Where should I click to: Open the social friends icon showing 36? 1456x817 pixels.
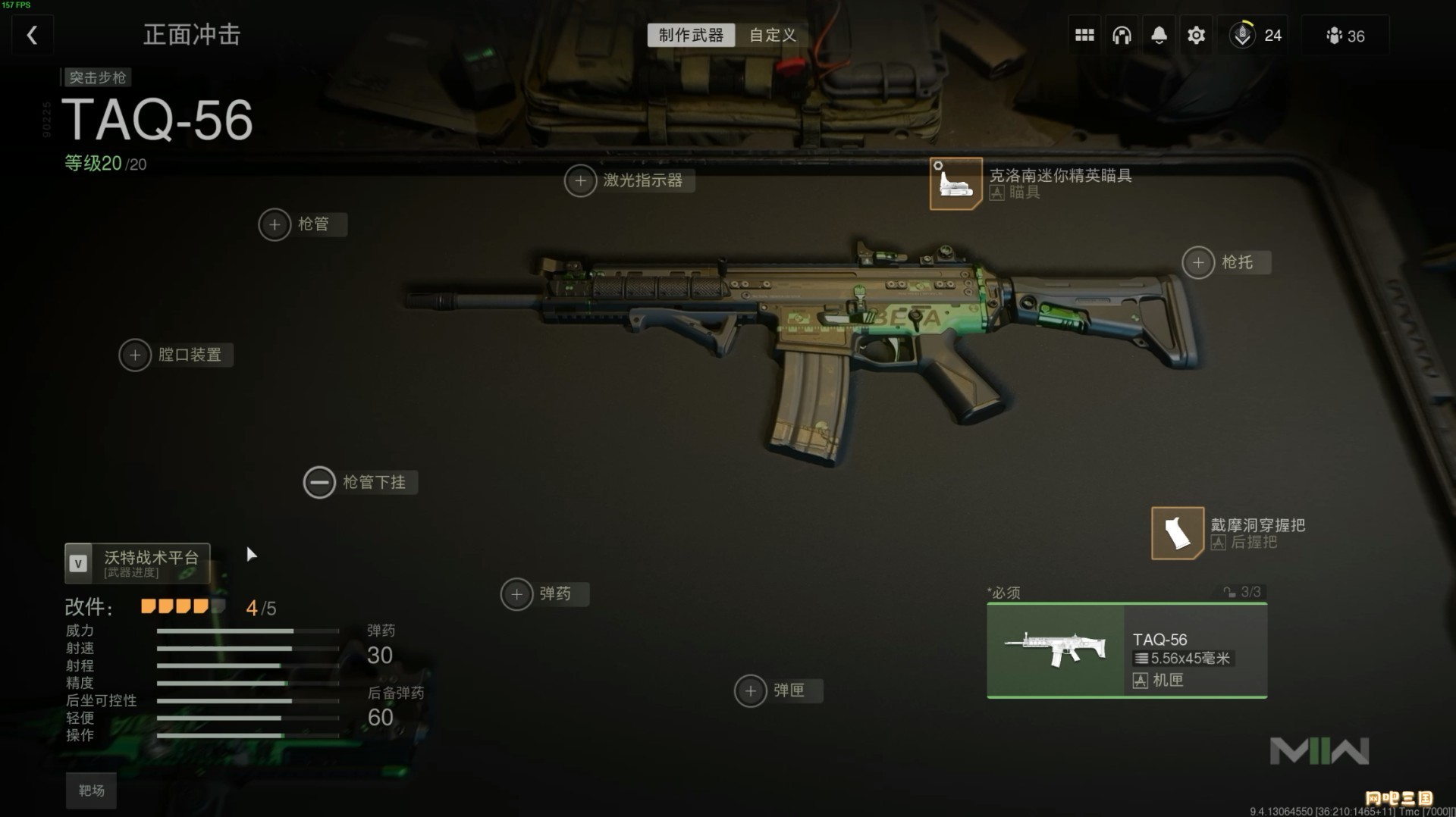[x=1345, y=36]
